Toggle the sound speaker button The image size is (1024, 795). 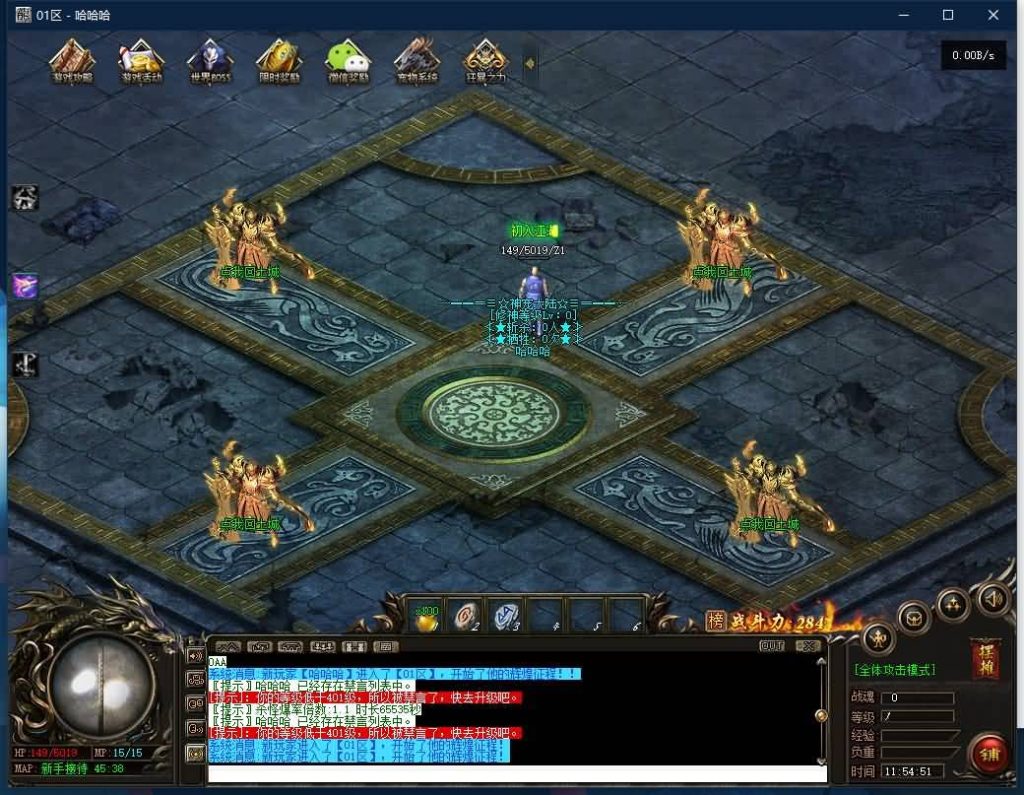point(992,599)
